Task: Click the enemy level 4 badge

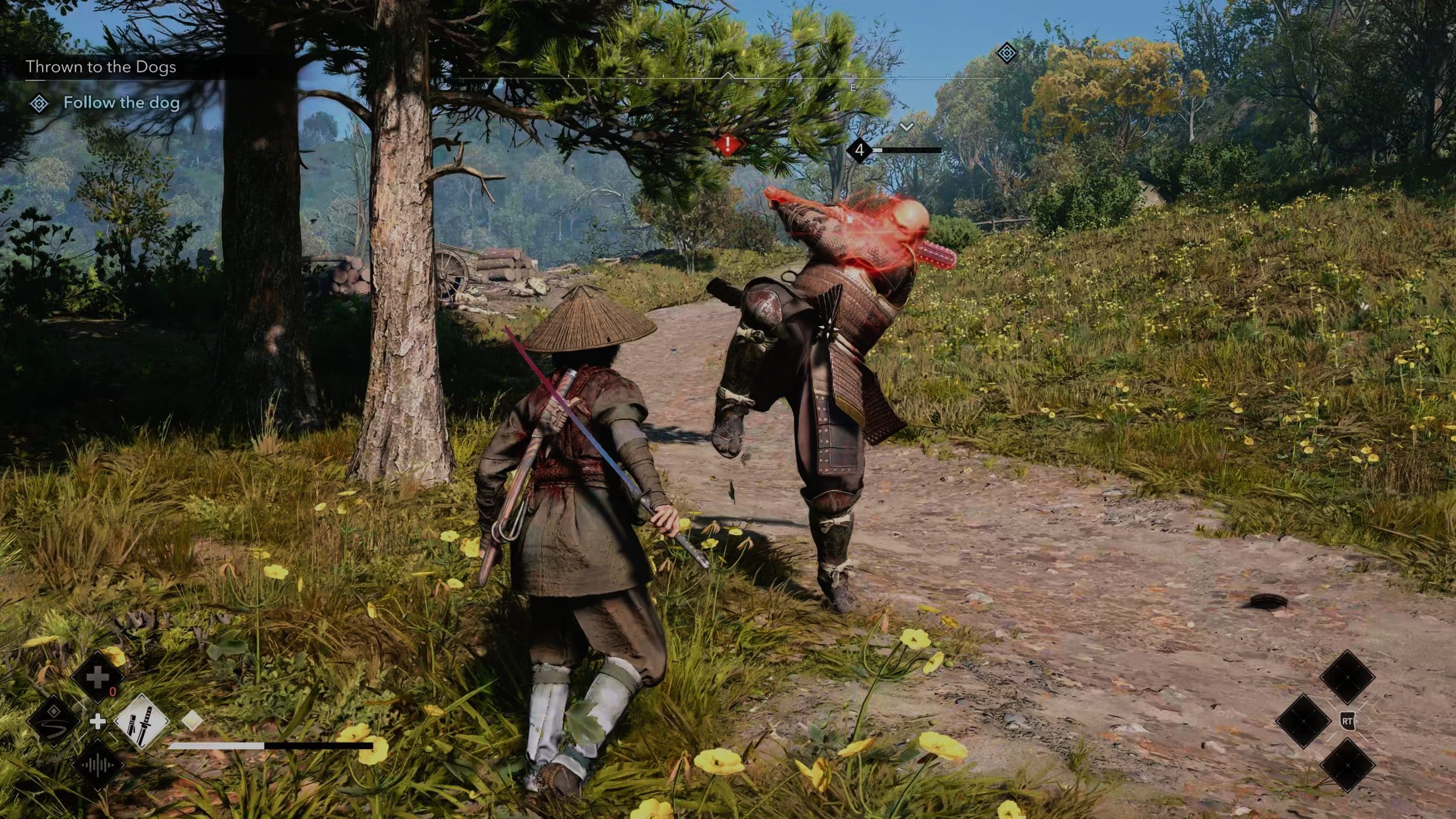Action: click(859, 150)
